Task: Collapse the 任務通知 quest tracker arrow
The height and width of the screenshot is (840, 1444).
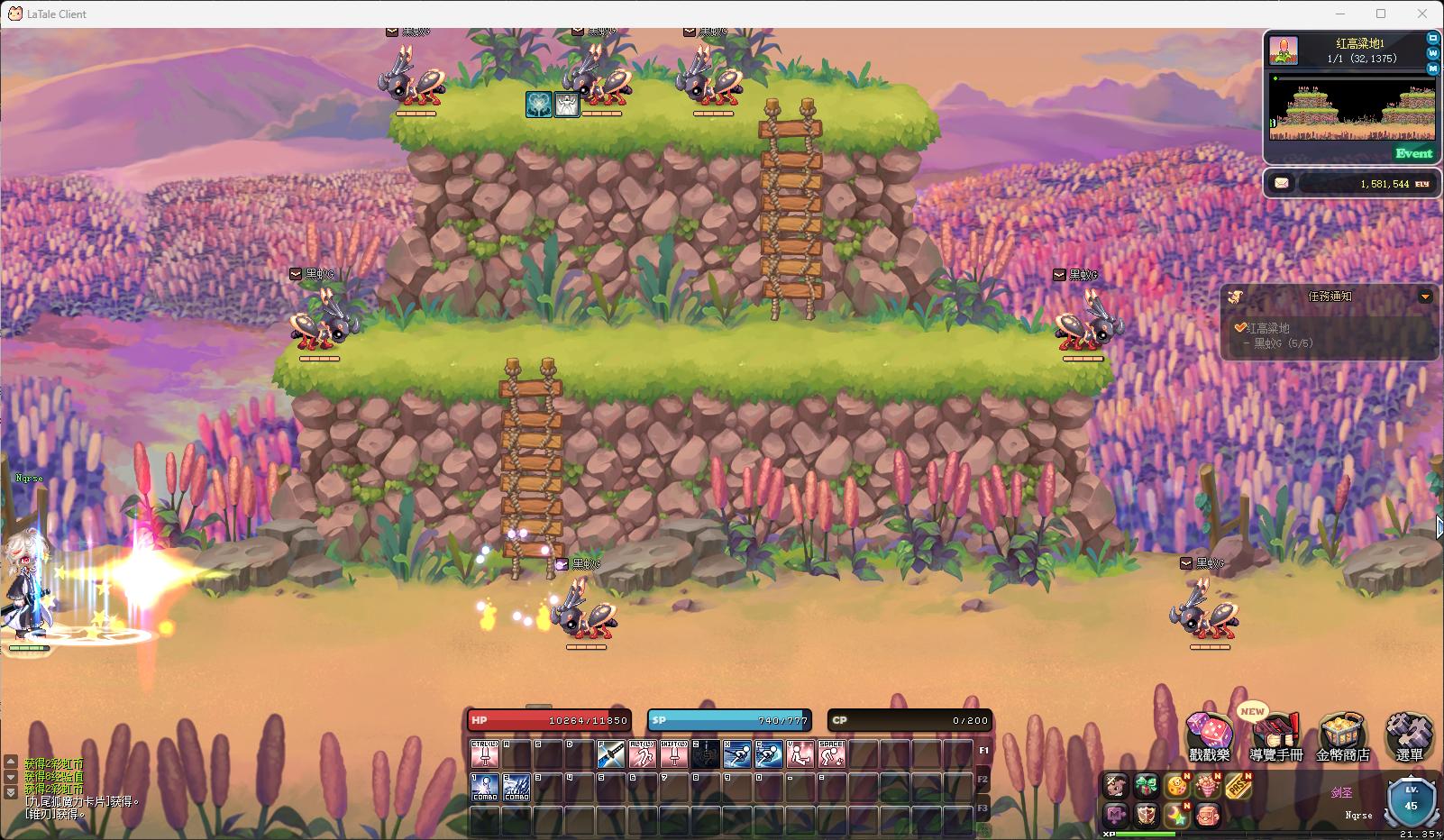Action: pos(1425,297)
